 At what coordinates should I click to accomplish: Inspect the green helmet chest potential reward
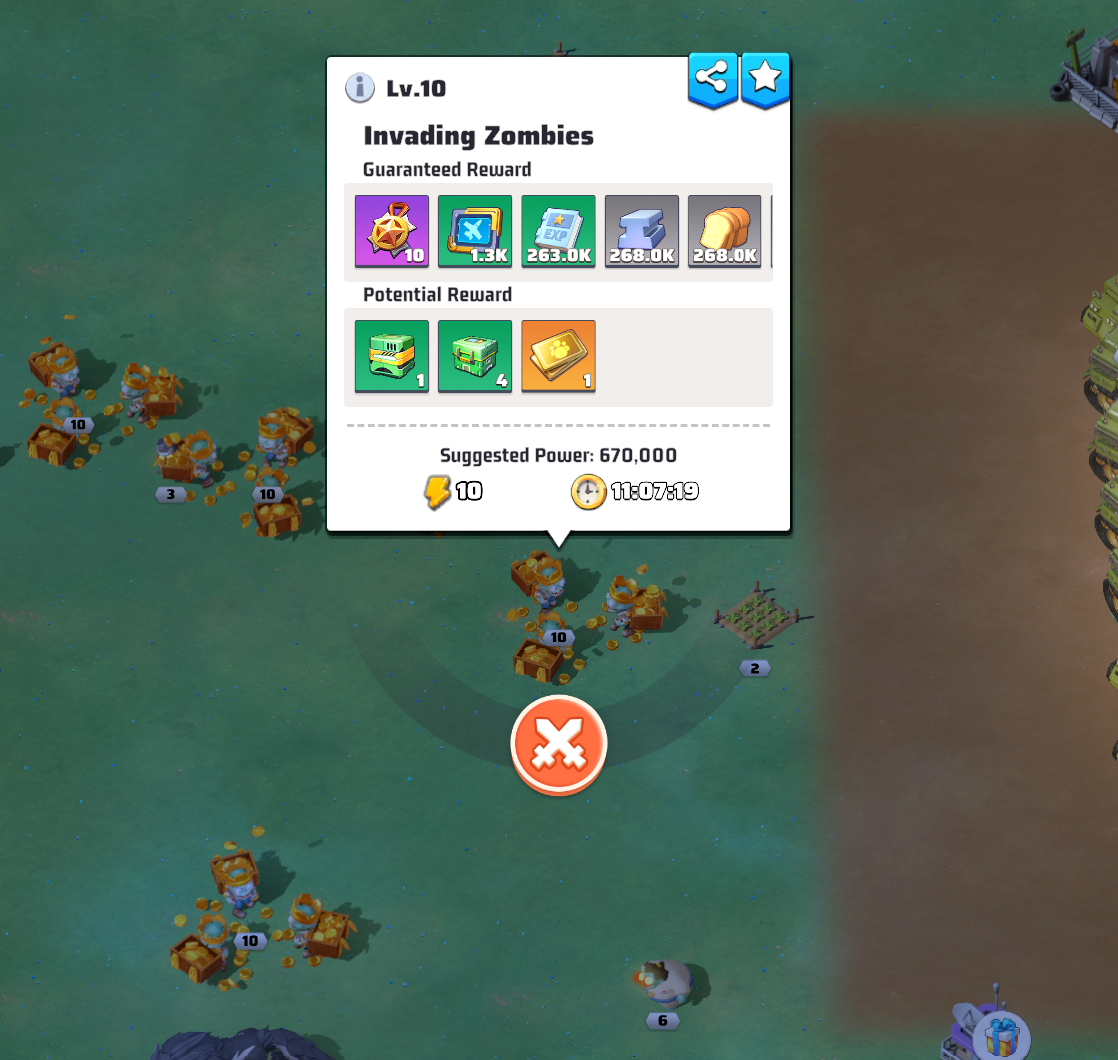[x=392, y=357]
